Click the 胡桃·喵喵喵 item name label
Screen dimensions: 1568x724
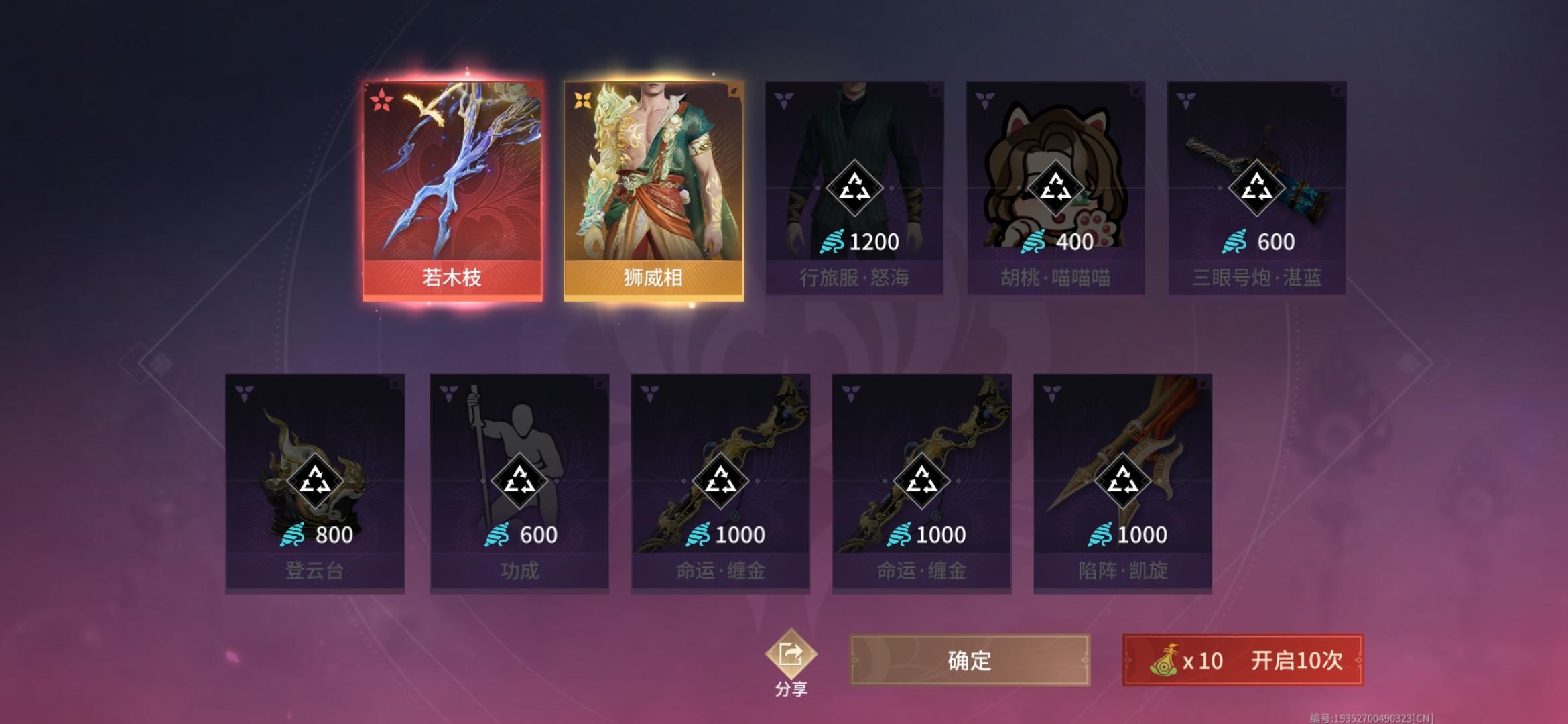tap(1056, 278)
